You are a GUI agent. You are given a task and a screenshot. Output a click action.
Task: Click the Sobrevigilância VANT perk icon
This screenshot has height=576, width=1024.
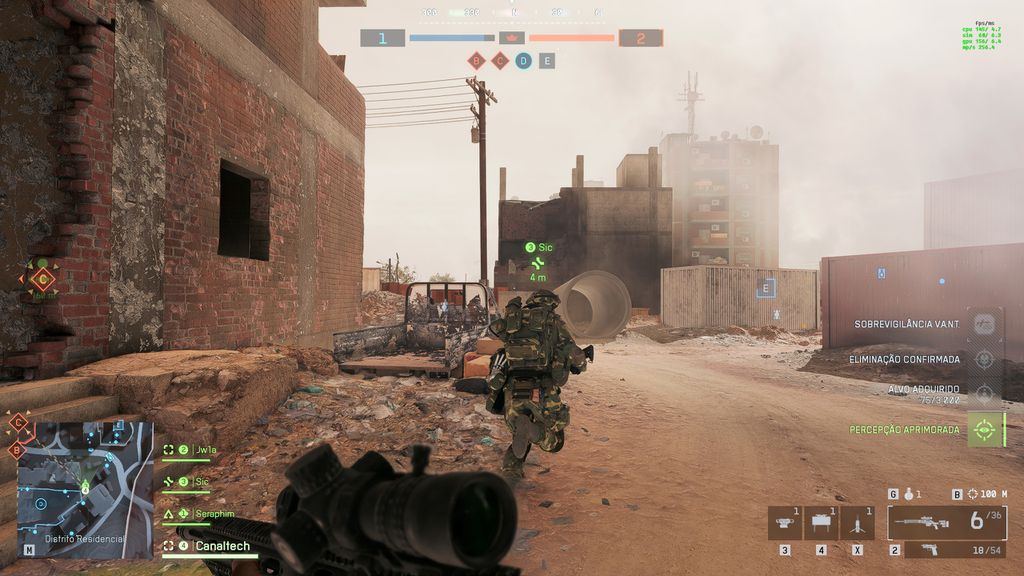point(985,324)
